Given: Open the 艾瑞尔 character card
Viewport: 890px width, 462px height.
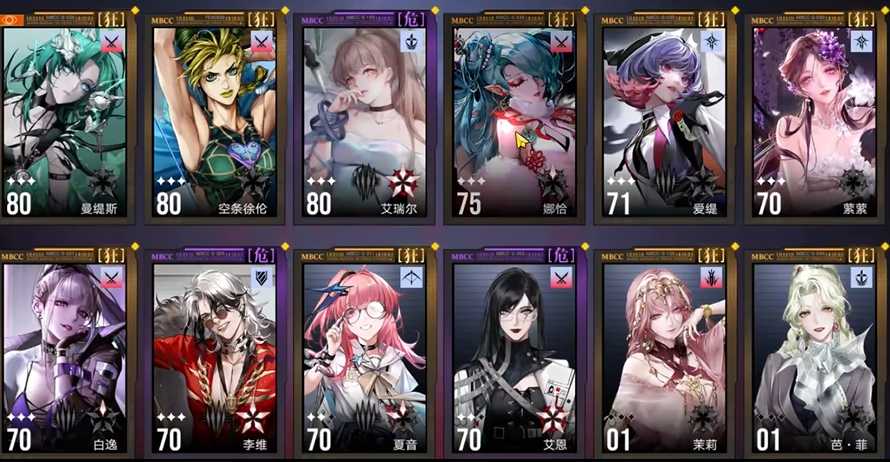Looking at the screenshot, I should [365, 120].
